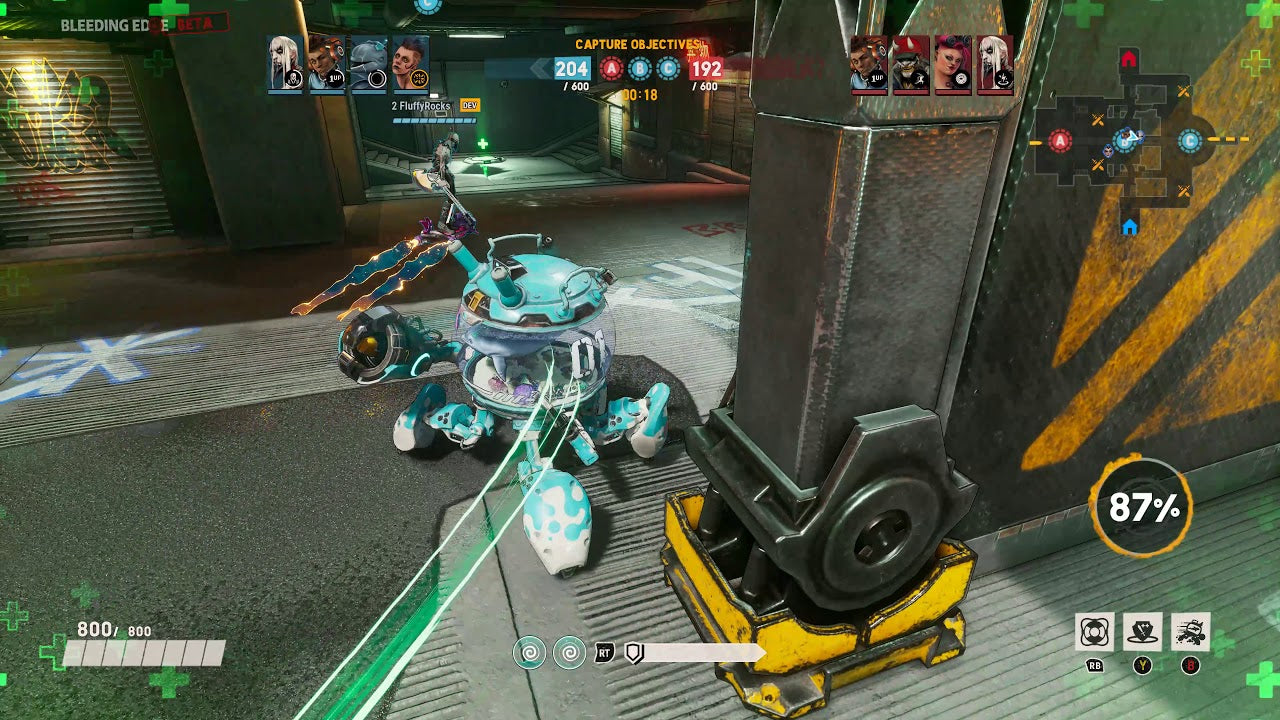Click objective A icon in the score bar

point(612,68)
